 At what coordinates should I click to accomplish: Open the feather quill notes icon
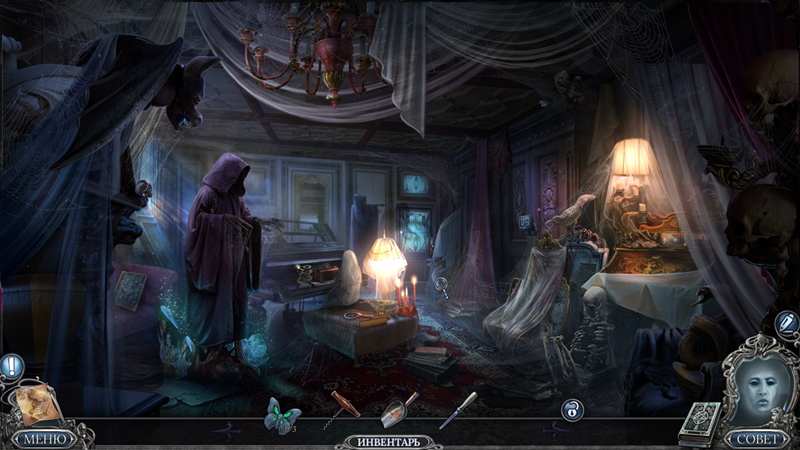click(x=786, y=323)
